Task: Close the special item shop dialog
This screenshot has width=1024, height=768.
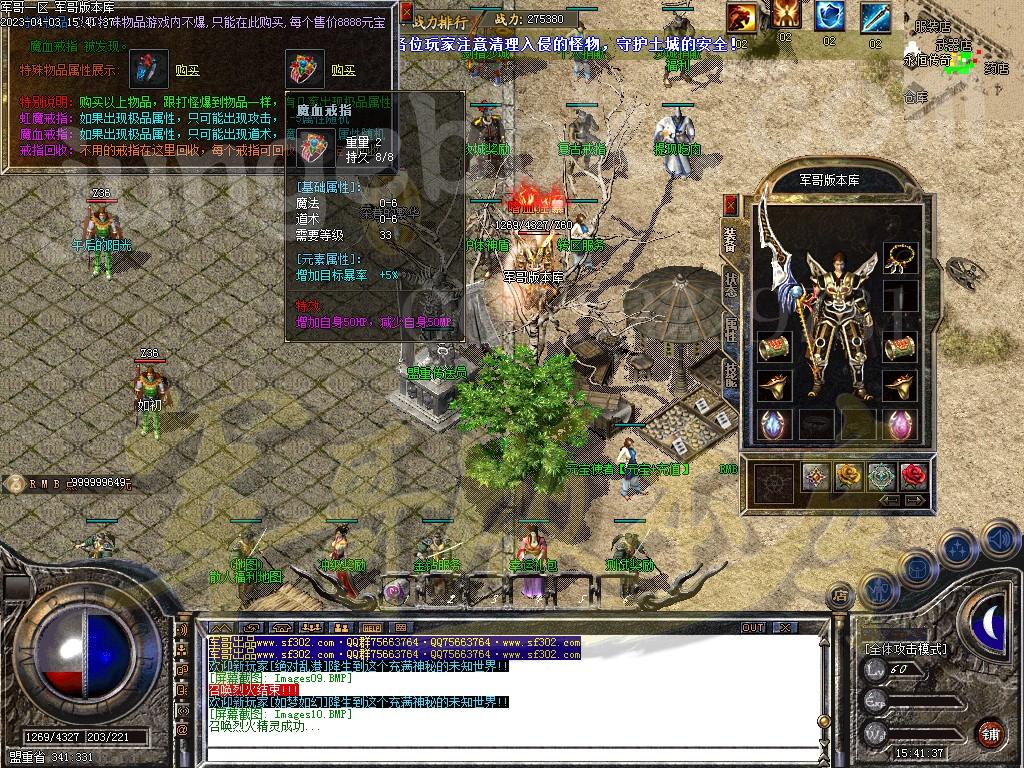Action: pyautogui.click(x=406, y=12)
